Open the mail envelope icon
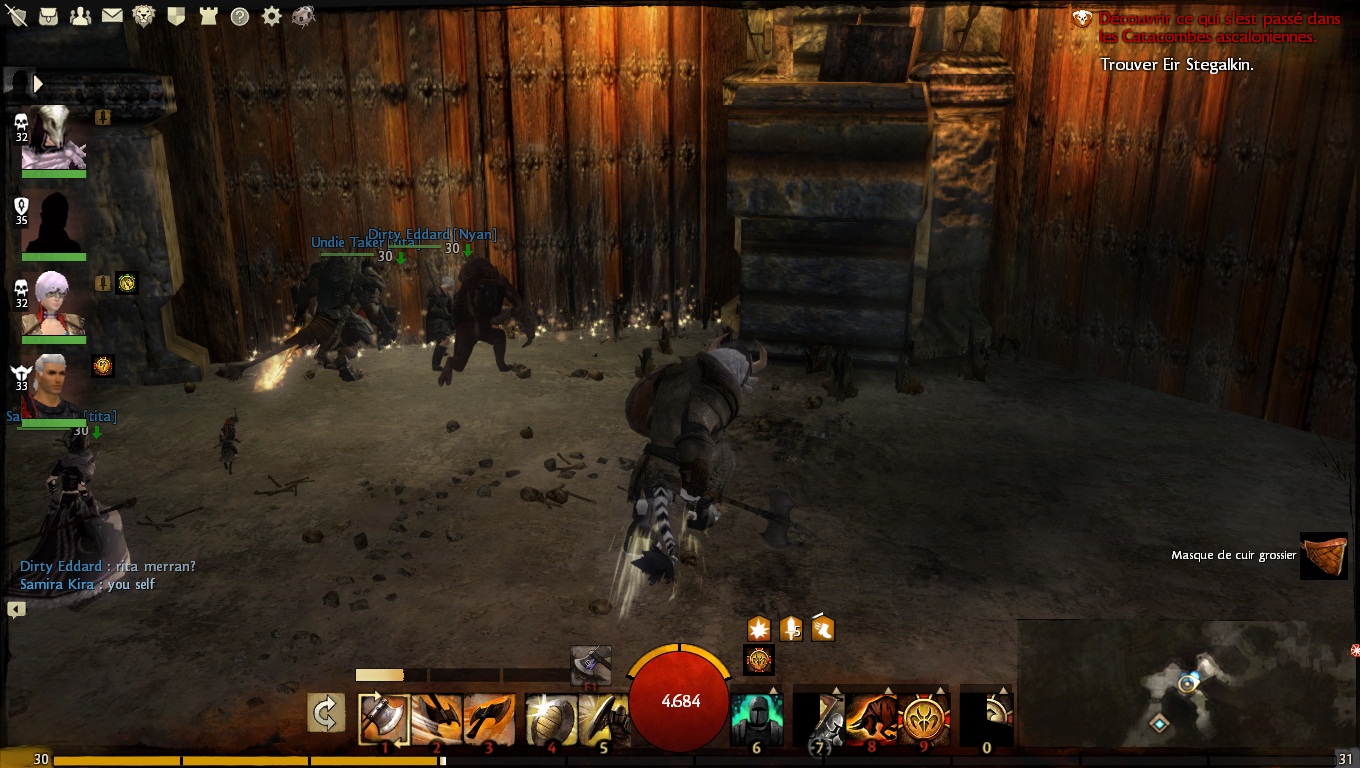The height and width of the screenshot is (768, 1360). coord(112,16)
